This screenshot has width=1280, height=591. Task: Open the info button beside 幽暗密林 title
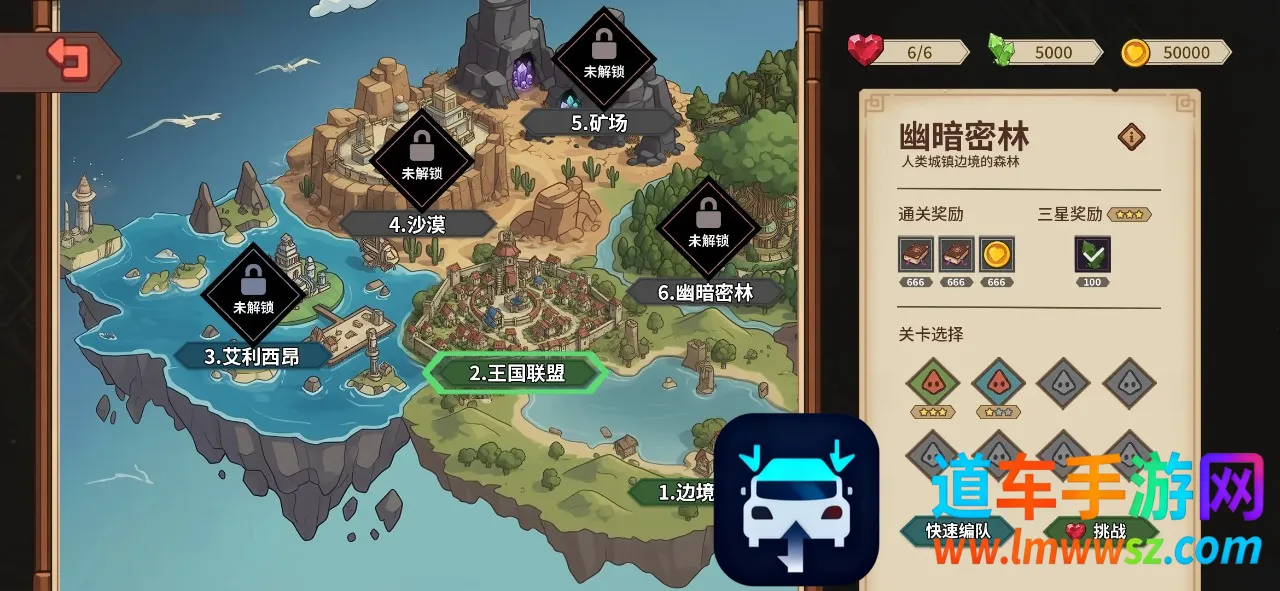[x=1131, y=137]
